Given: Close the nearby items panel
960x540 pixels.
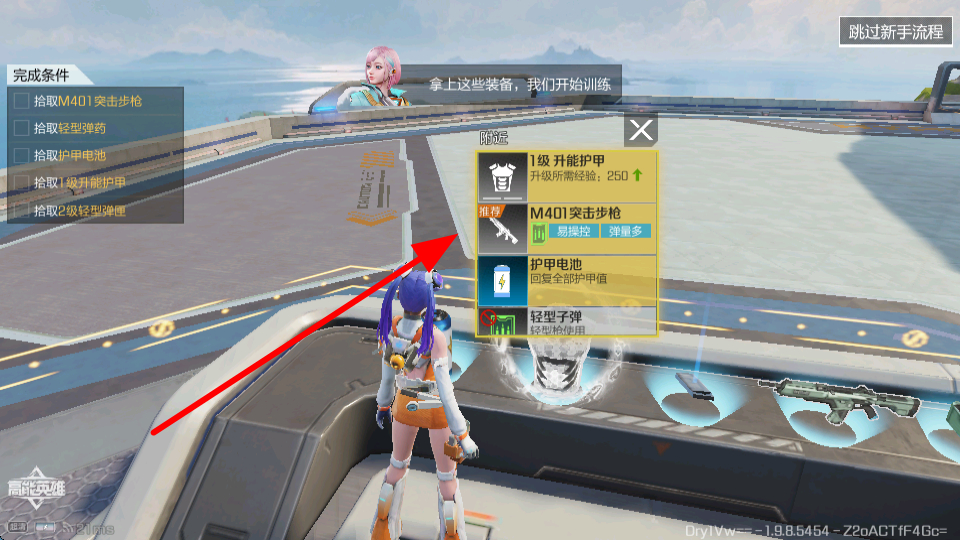Looking at the screenshot, I should [x=641, y=129].
